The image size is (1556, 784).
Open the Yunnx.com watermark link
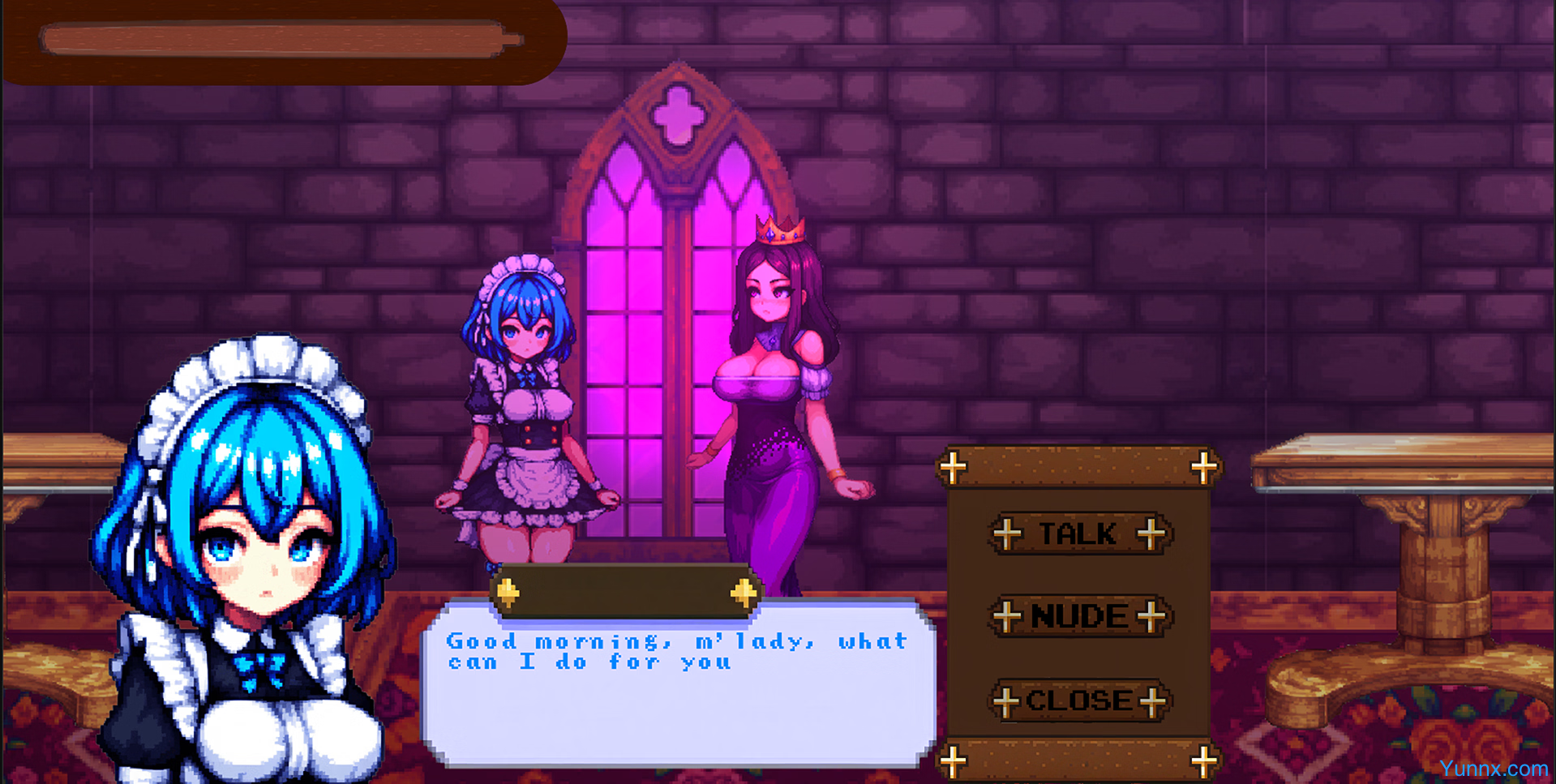click(x=1494, y=769)
